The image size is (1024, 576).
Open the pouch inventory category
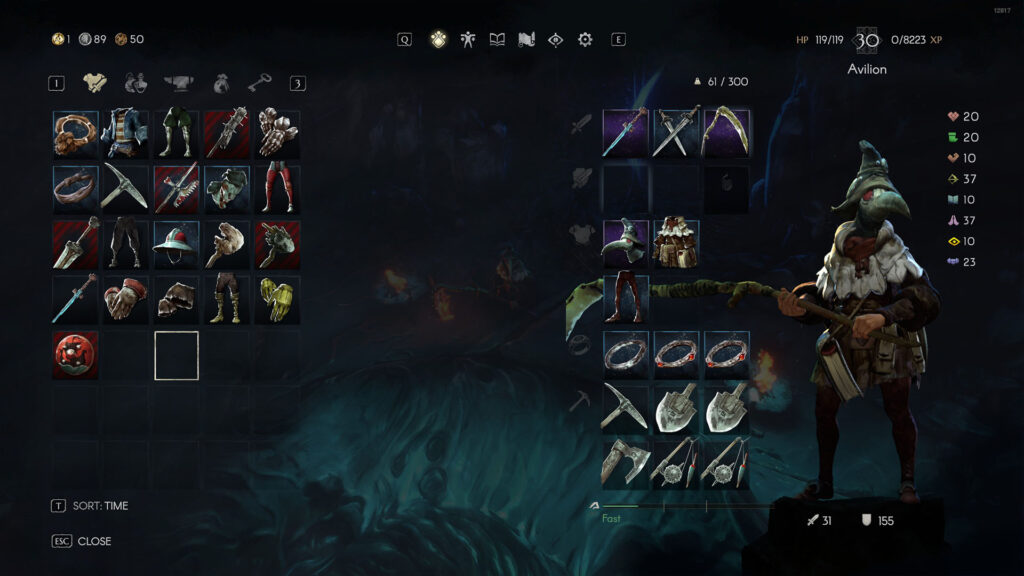218,83
